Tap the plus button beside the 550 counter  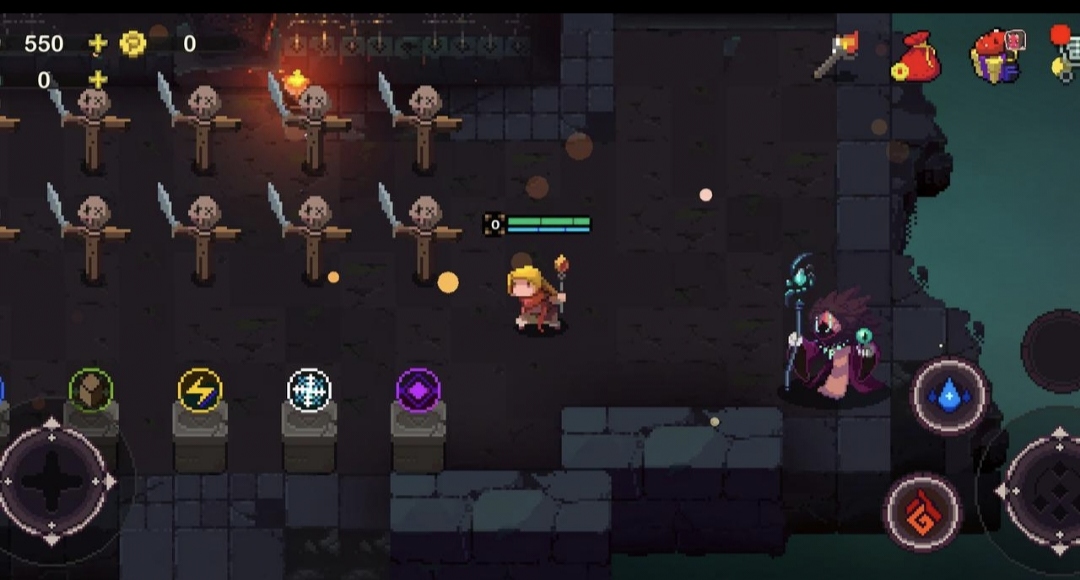(x=97, y=43)
